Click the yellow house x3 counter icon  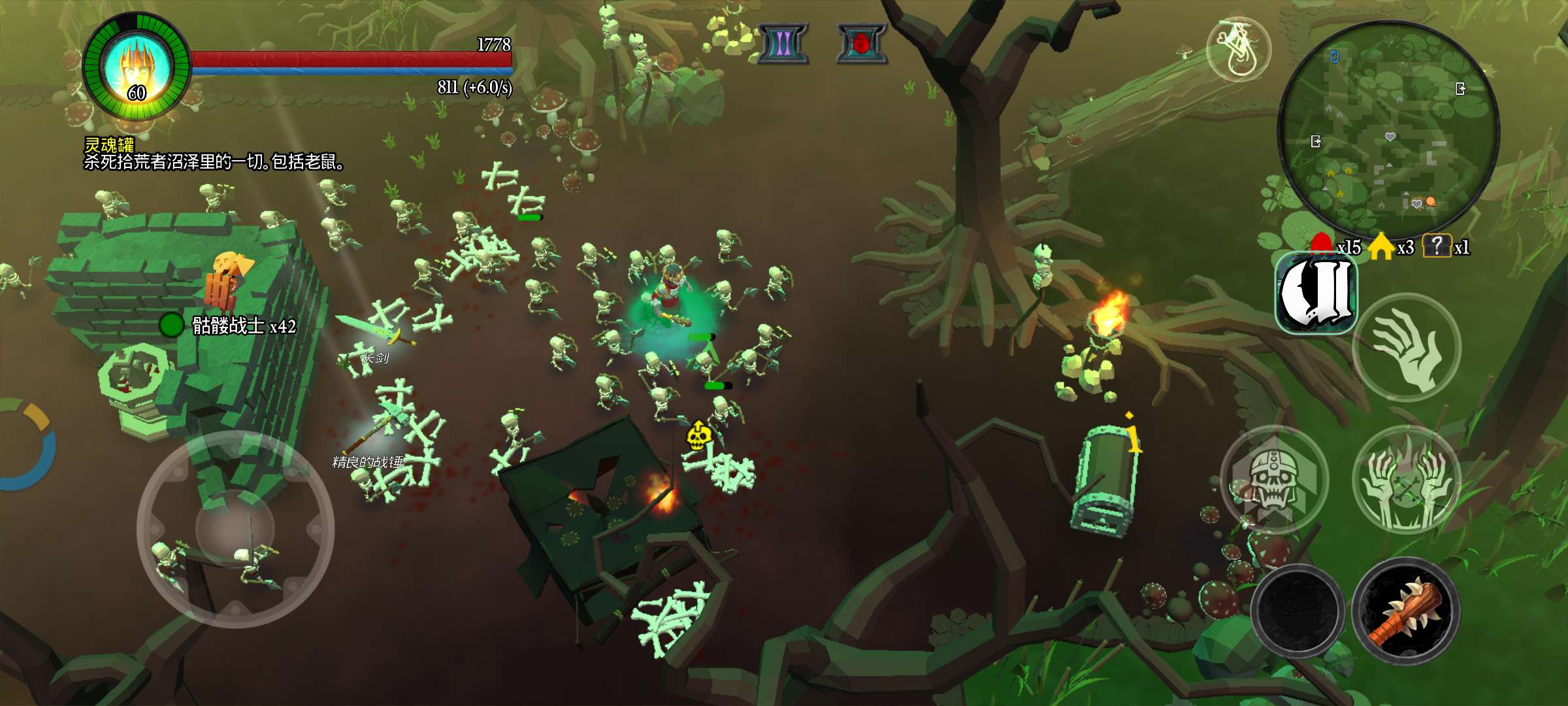point(1380,246)
